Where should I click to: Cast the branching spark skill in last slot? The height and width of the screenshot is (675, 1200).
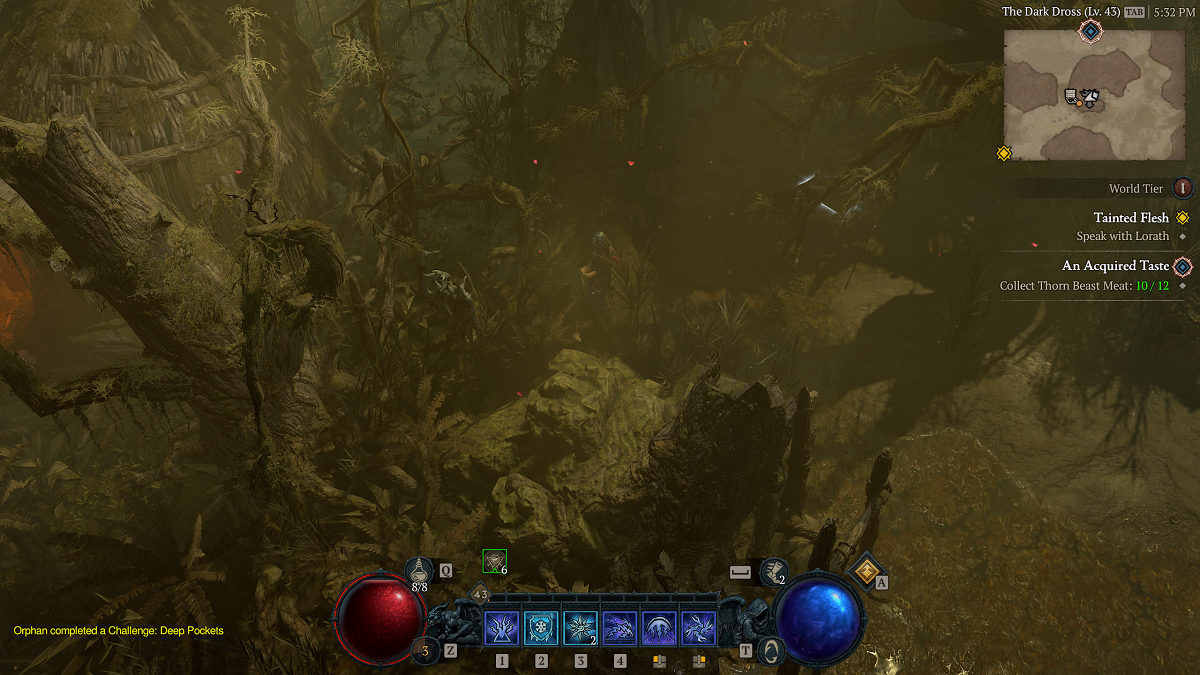pyautogui.click(x=698, y=629)
